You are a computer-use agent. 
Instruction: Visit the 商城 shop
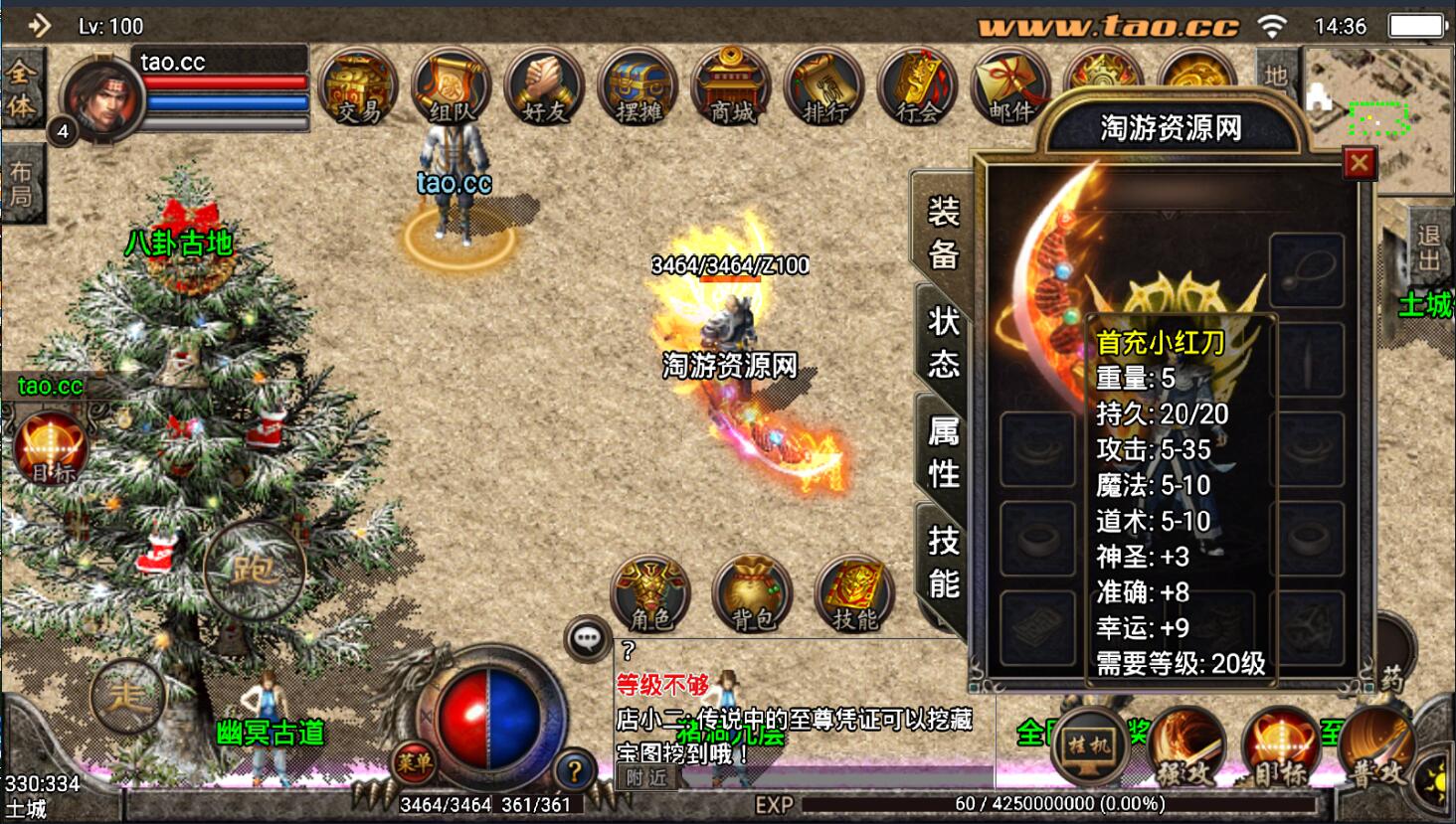click(731, 87)
